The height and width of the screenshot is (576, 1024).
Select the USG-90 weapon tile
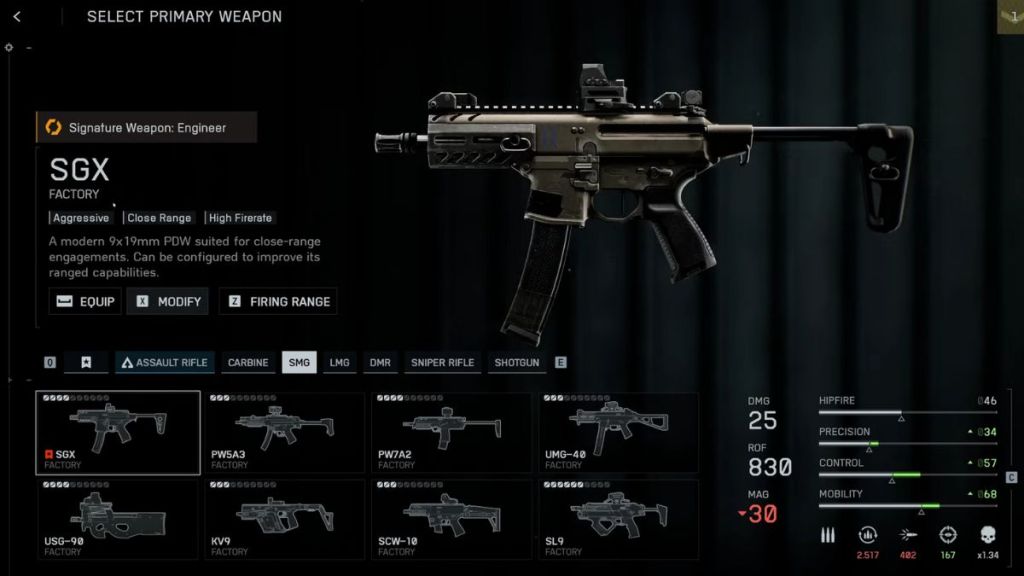pyautogui.click(x=118, y=519)
